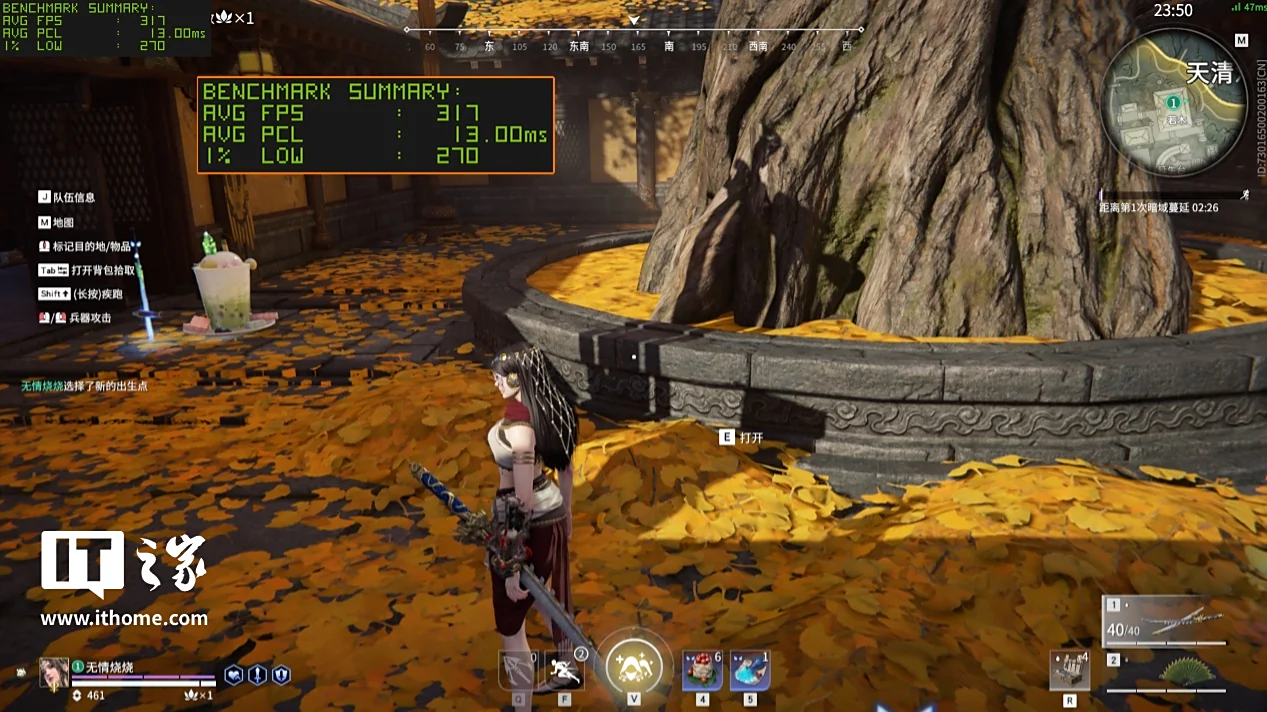Use the red berry basket item
The image size is (1267, 712).
(x=702, y=670)
